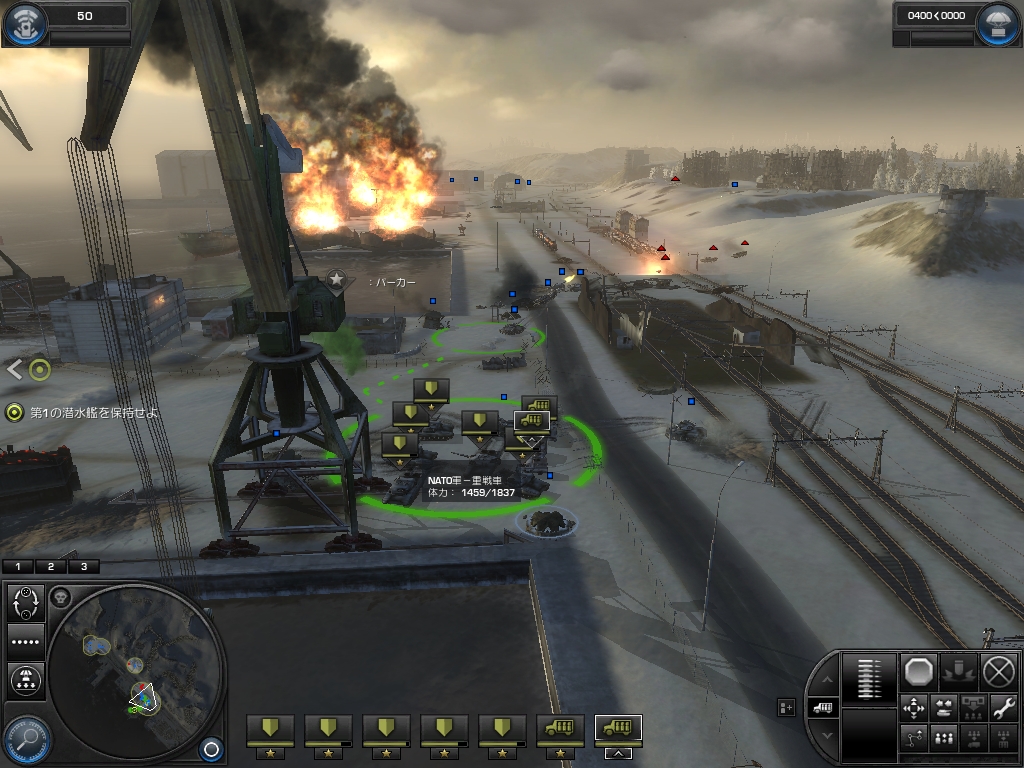
Task: Activate the wrench repair command
Action: [1003, 708]
